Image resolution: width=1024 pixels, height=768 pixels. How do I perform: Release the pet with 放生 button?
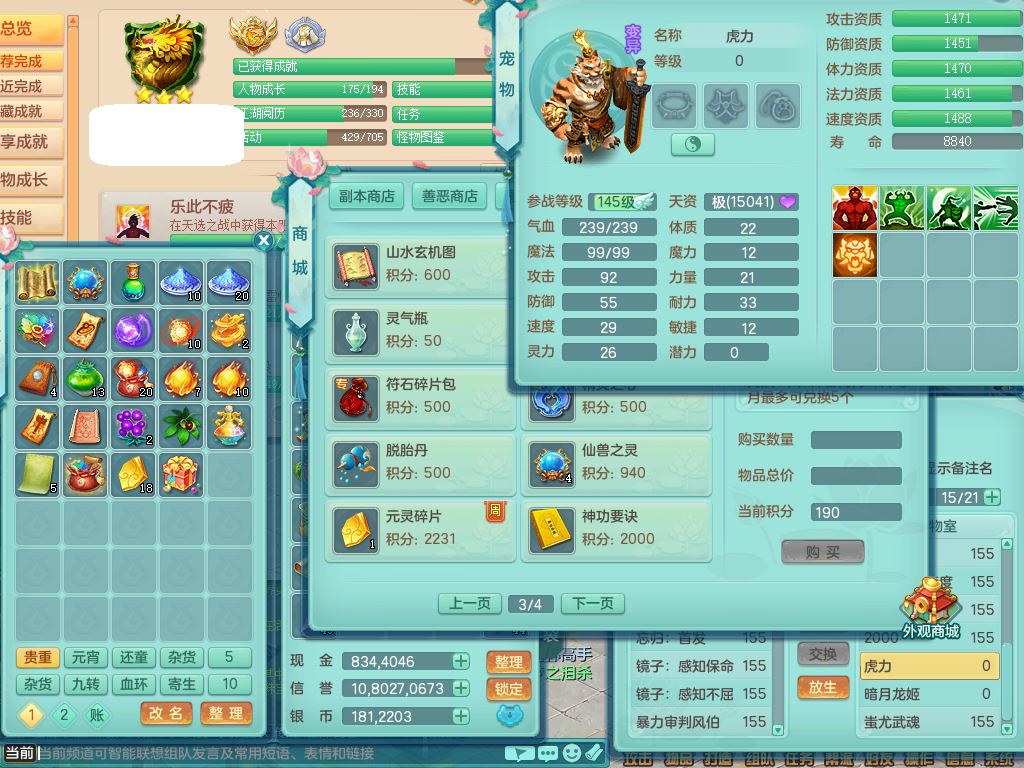(822, 687)
